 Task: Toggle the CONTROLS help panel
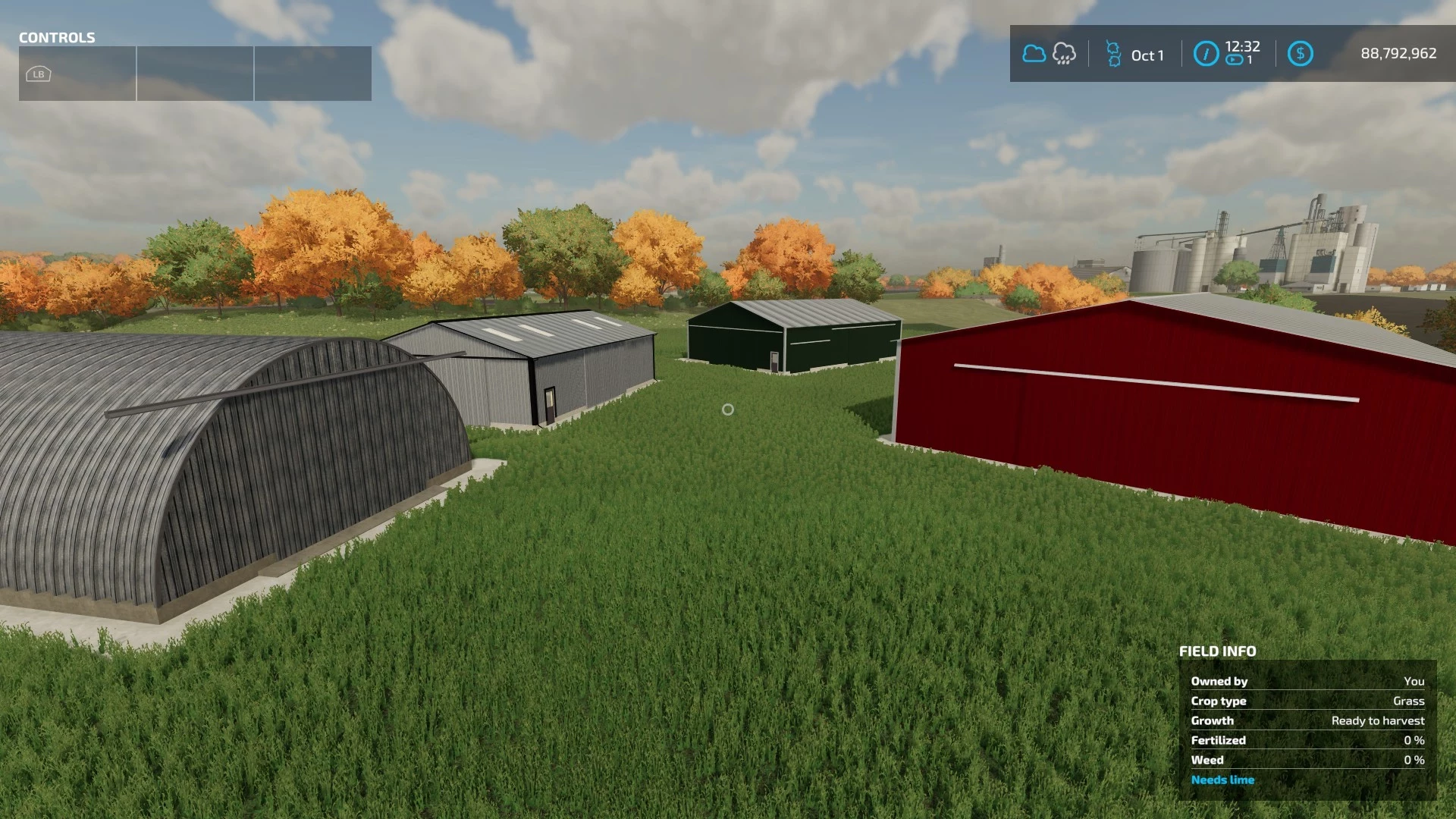56,38
